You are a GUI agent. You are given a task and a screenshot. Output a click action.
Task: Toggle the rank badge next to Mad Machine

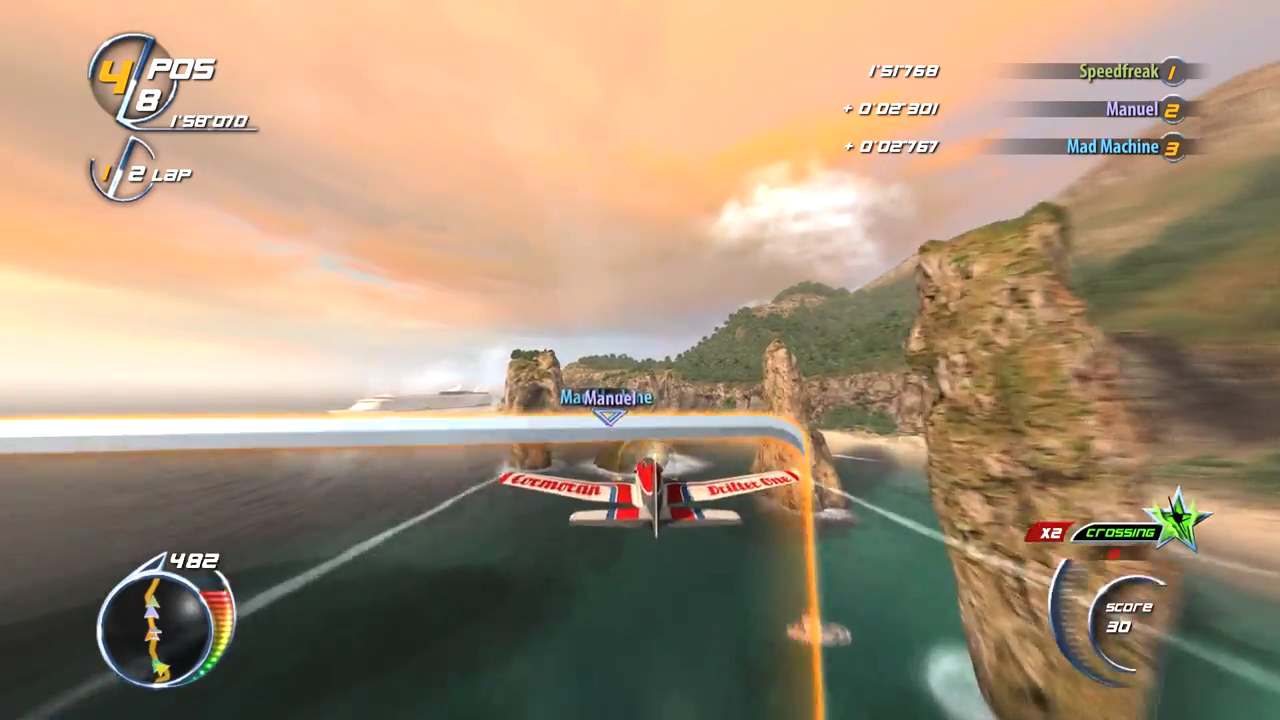pos(1172,147)
